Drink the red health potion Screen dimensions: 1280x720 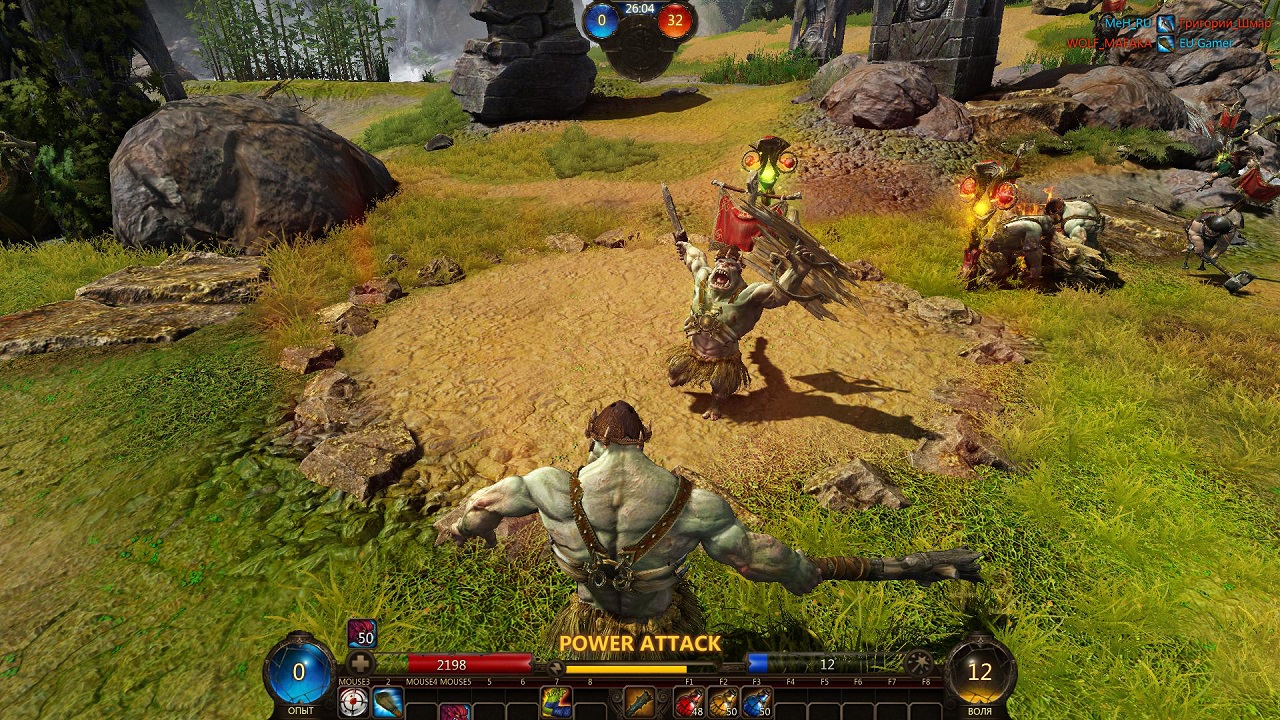(x=689, y=702)
